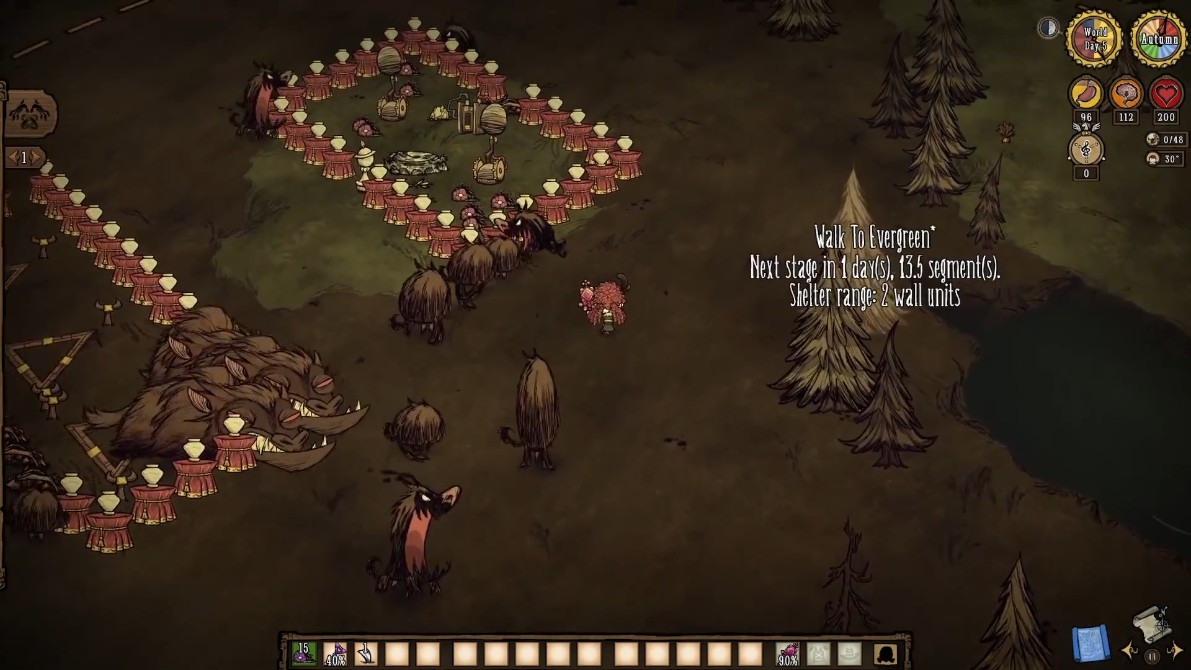Select the shovel inventory slot

(x=366, y=653)
